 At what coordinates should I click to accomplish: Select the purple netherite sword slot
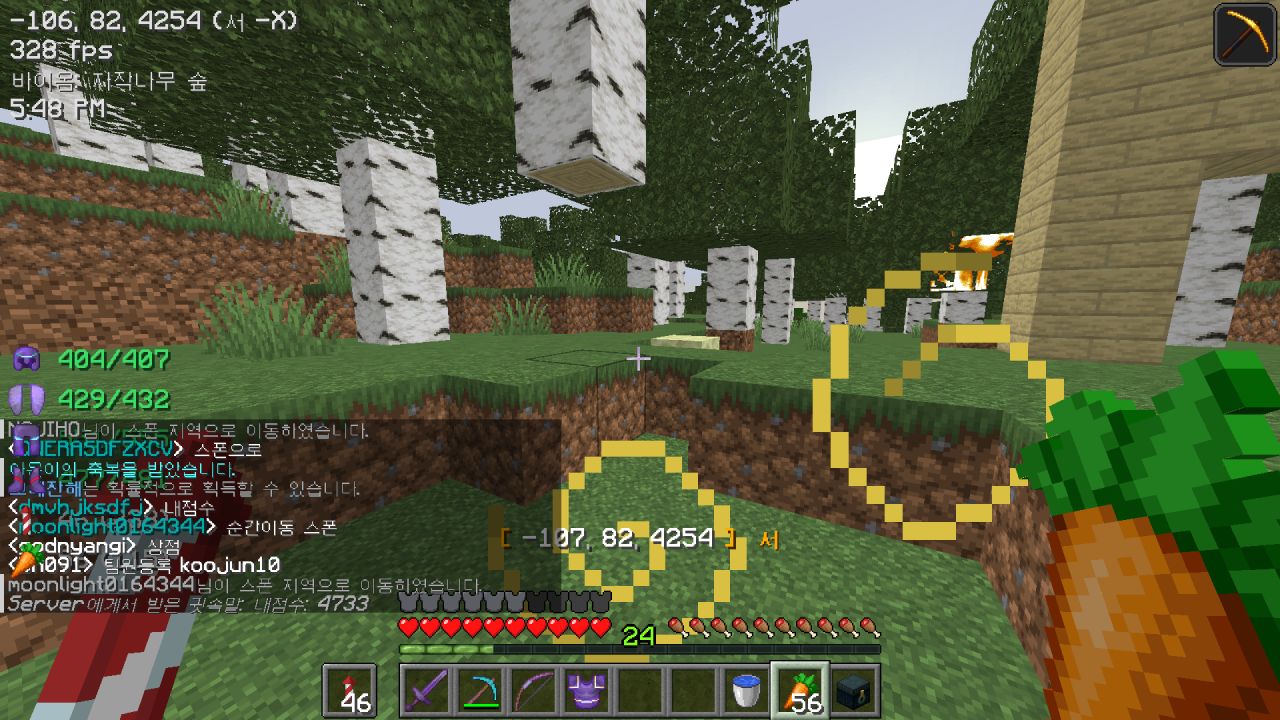[426, 691]
